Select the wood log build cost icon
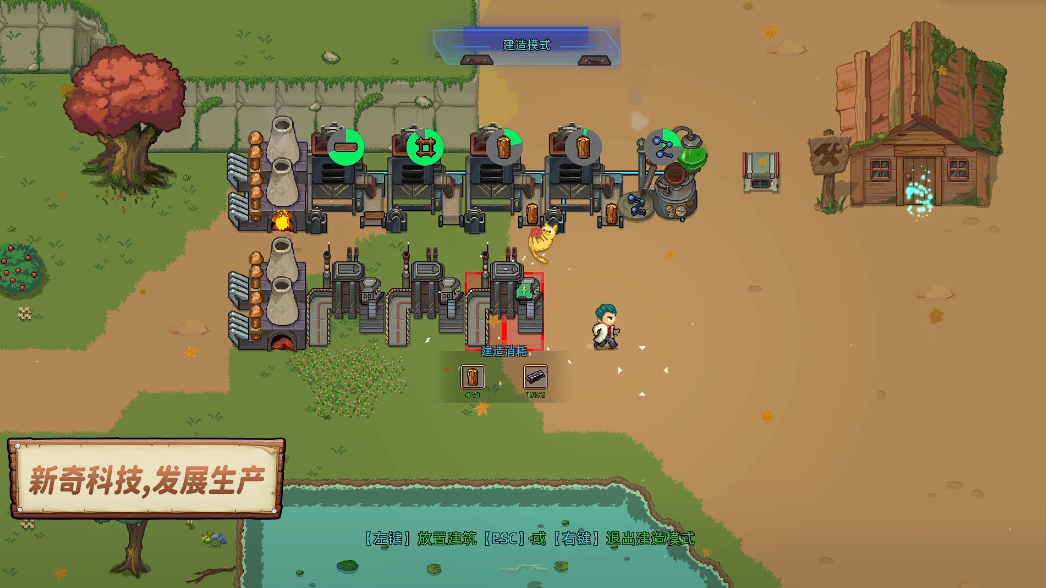Viewport: 1046px width, 588px height. point(473,377)
